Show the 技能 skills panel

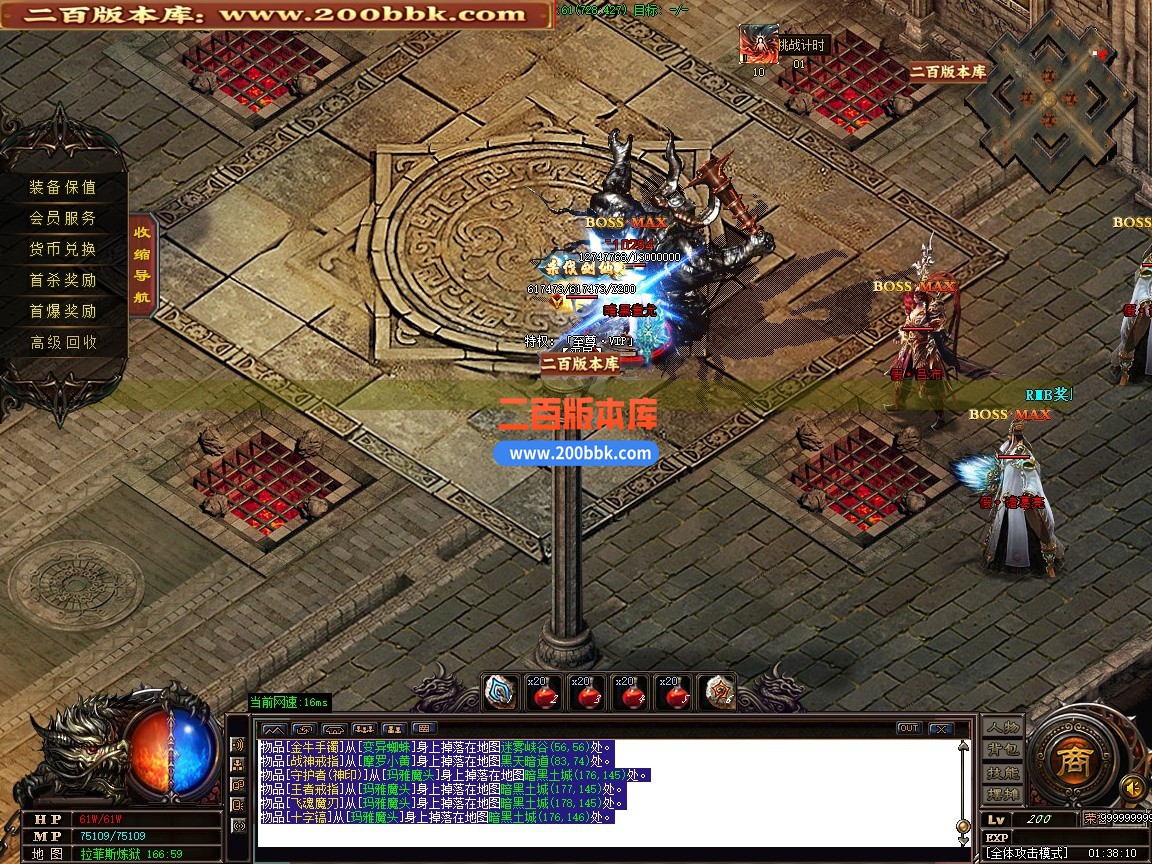pyautogui.click(x=1003, y=773)
